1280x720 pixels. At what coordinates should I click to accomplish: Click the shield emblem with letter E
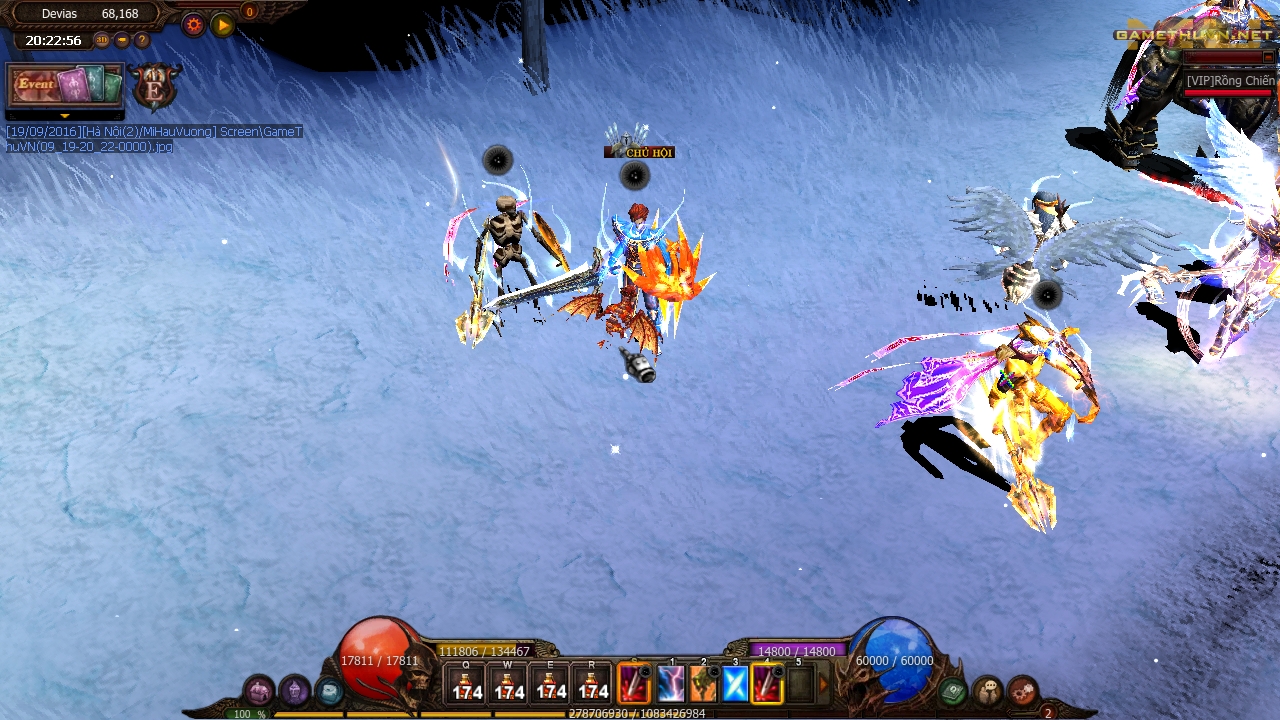coord(155,87)
